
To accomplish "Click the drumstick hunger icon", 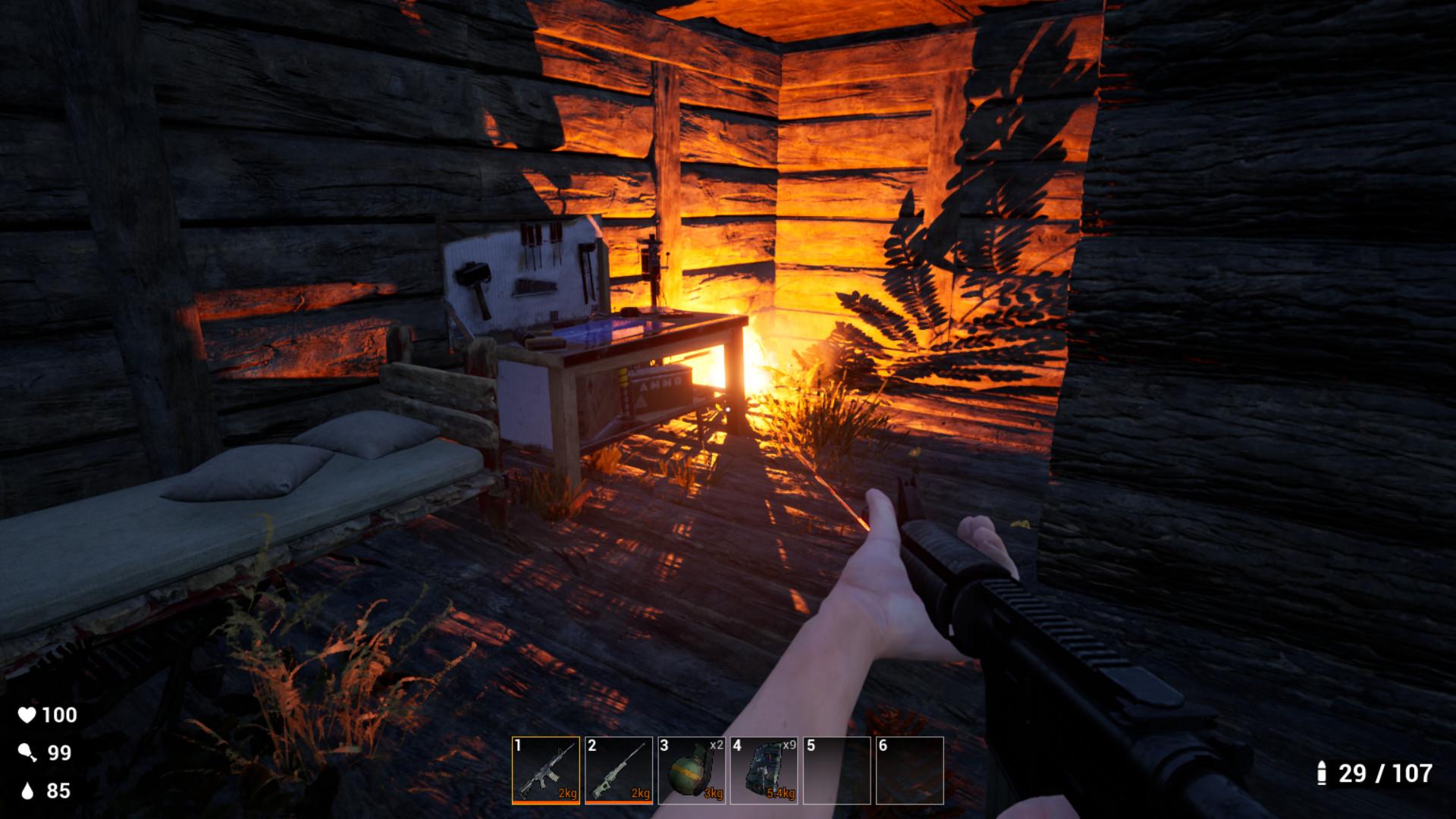I will [29, 753].
